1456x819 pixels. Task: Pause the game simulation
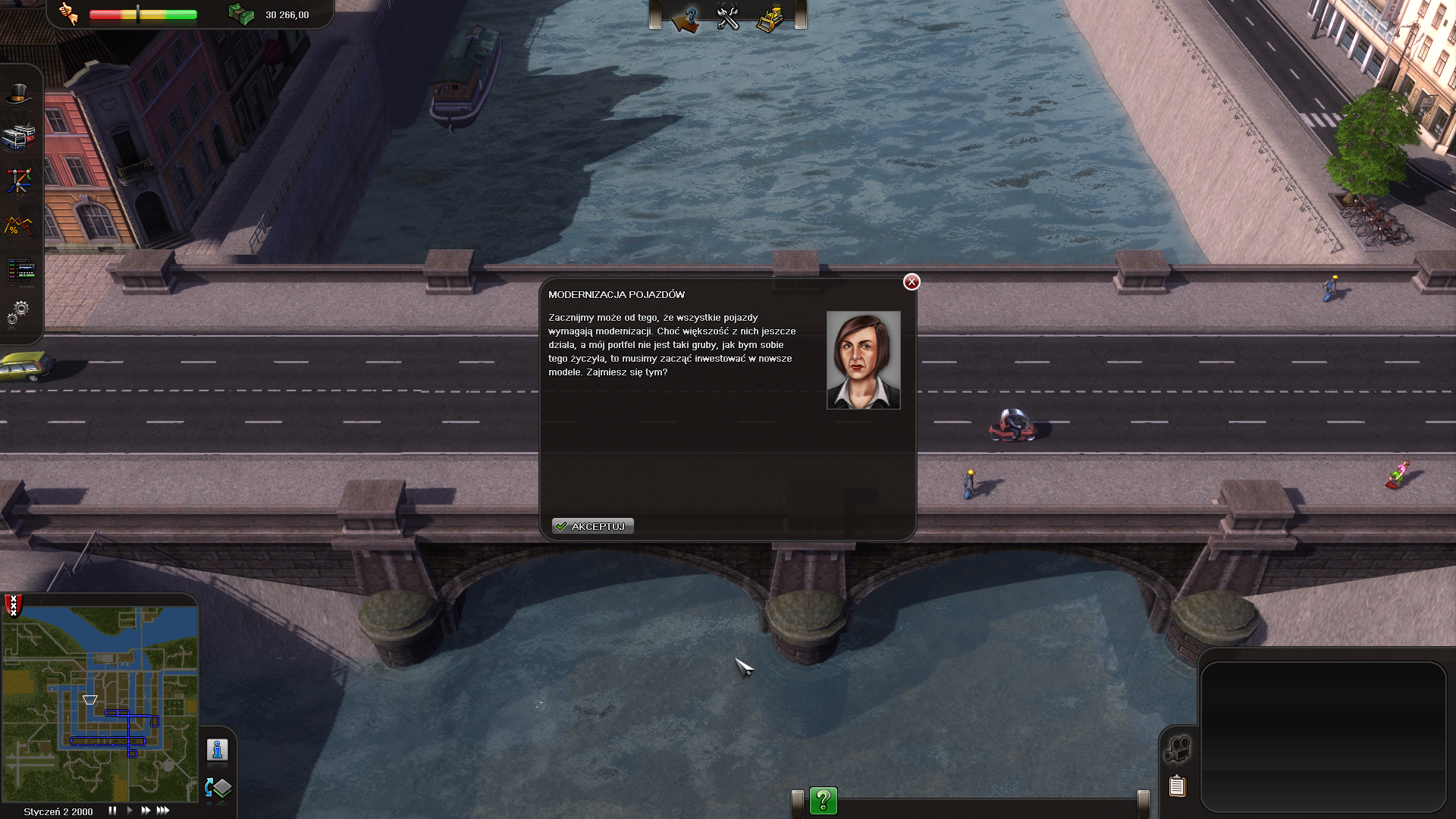[x=112, y=811]
